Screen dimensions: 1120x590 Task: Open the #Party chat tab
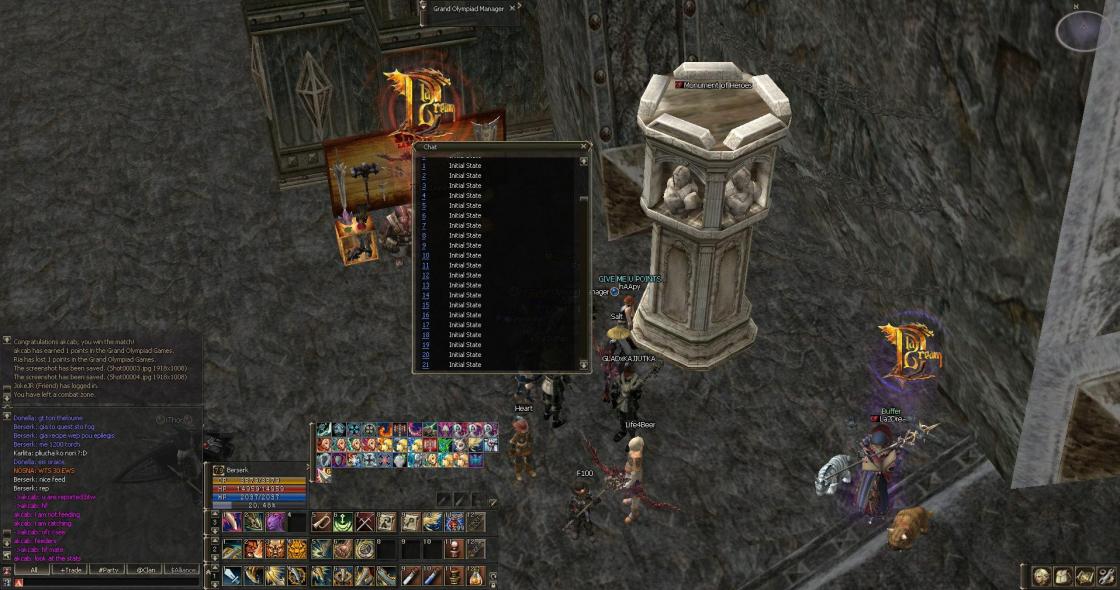pyautogui.click(x=107, y=569)
